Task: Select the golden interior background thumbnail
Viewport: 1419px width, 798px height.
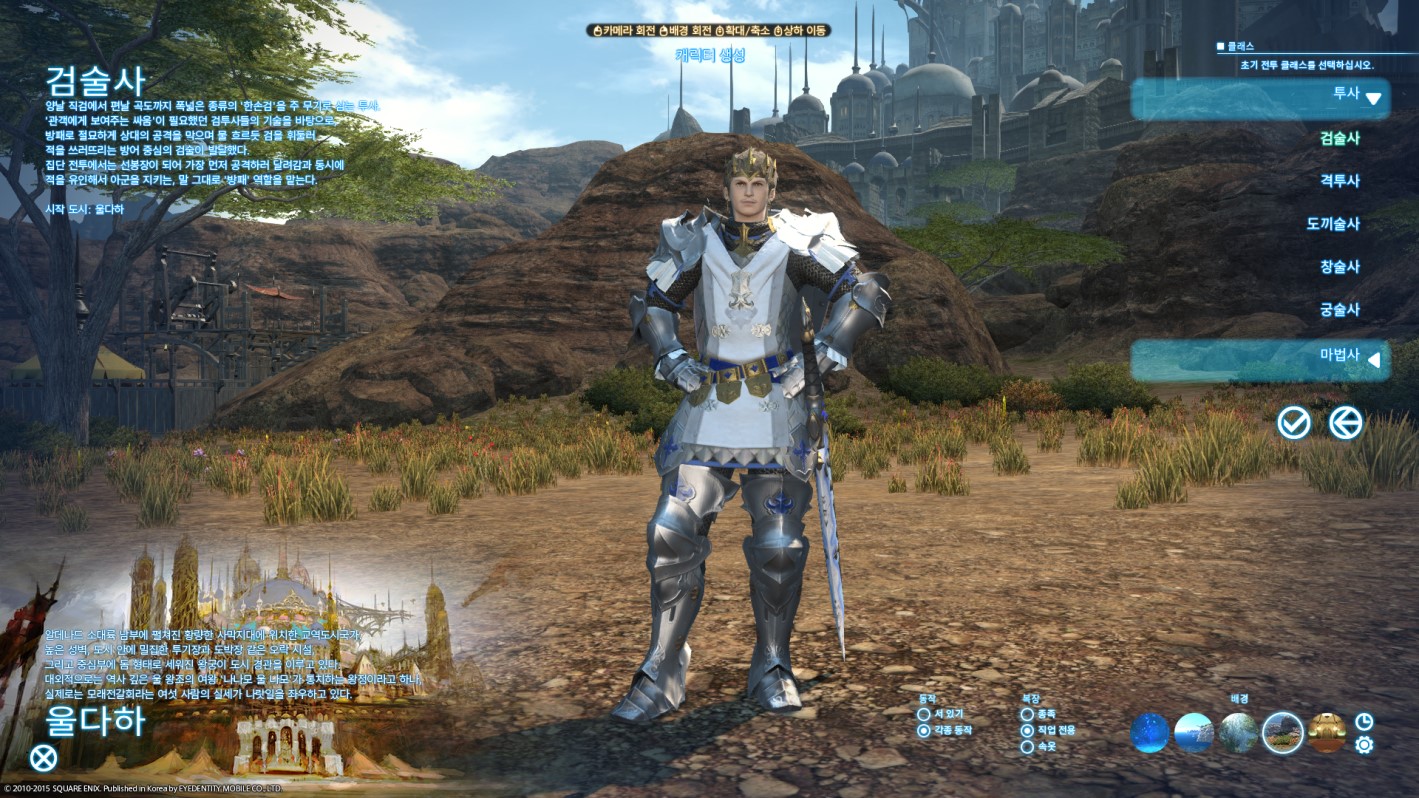Action: click(1327, 733)
